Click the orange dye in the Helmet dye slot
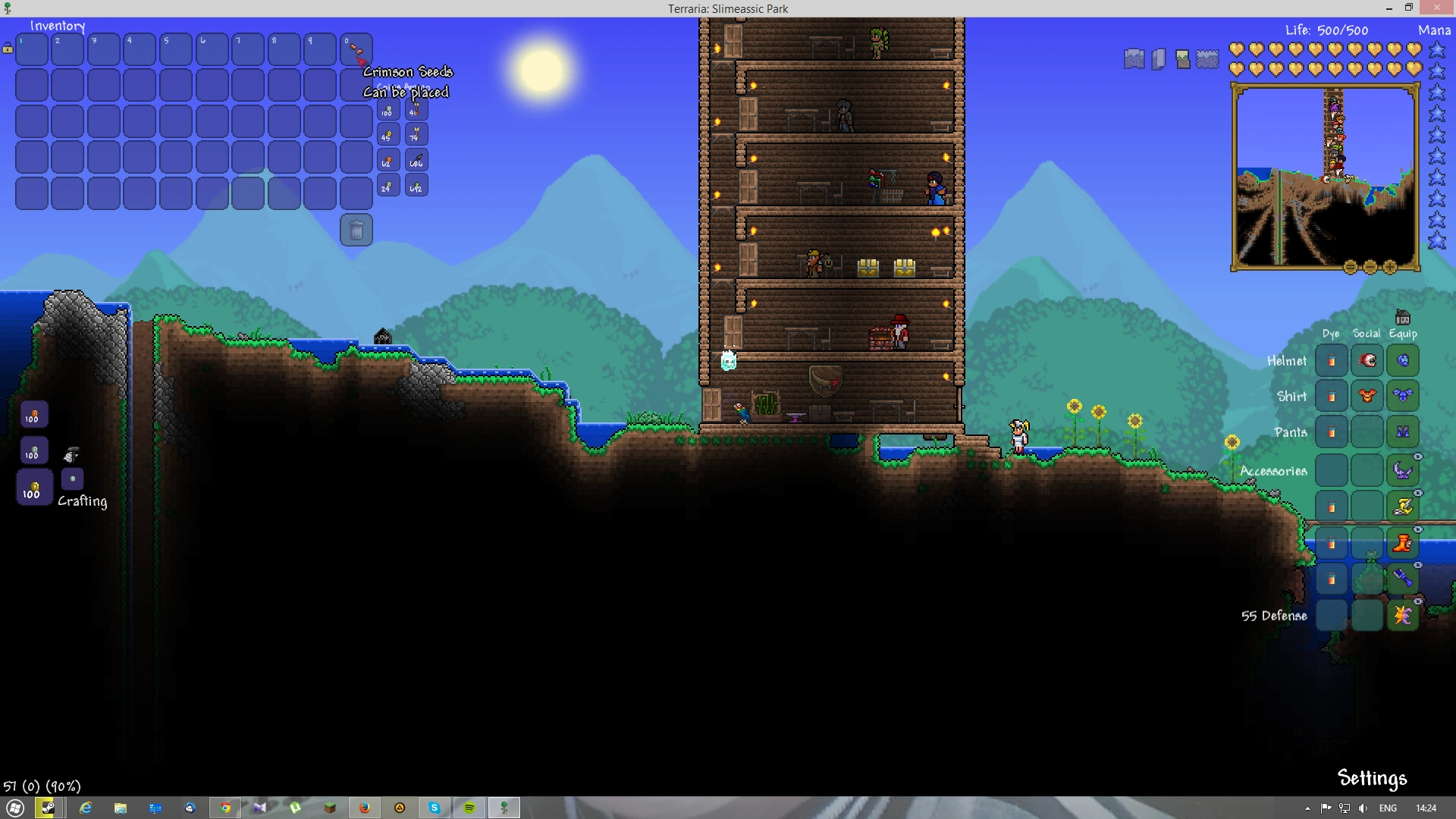 1332,360
